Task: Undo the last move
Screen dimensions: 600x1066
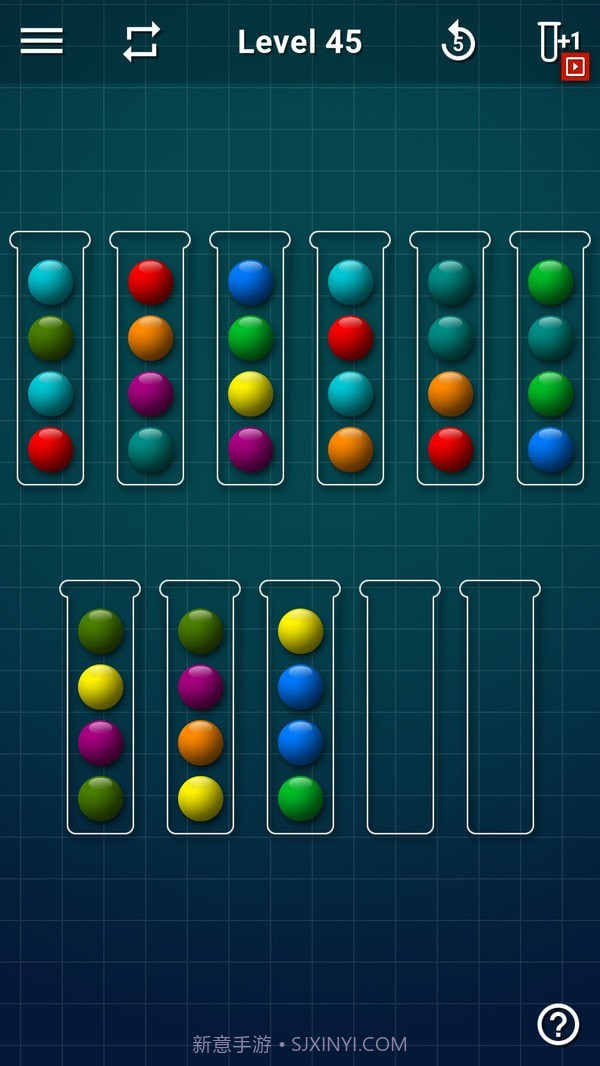Action: (458, 42)
